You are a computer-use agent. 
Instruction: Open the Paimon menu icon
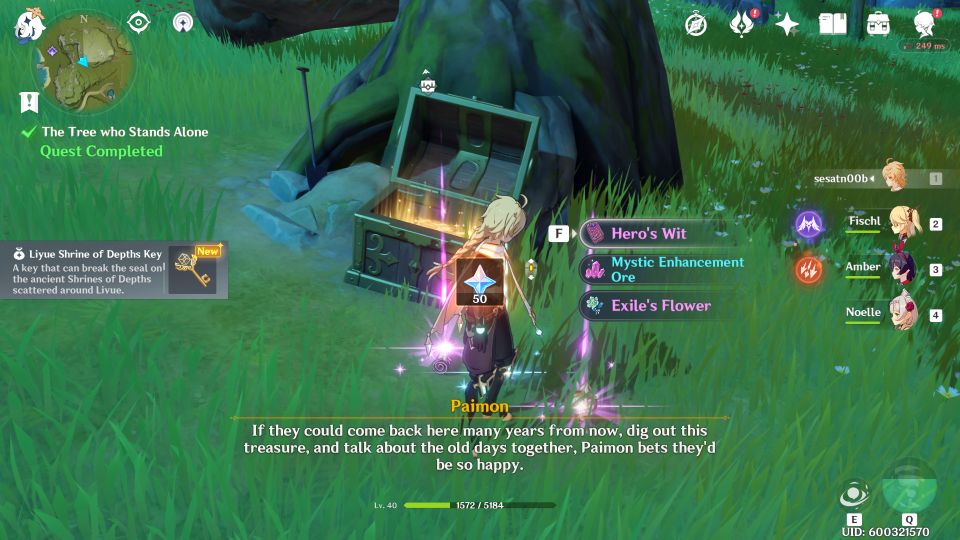point(27,26)
